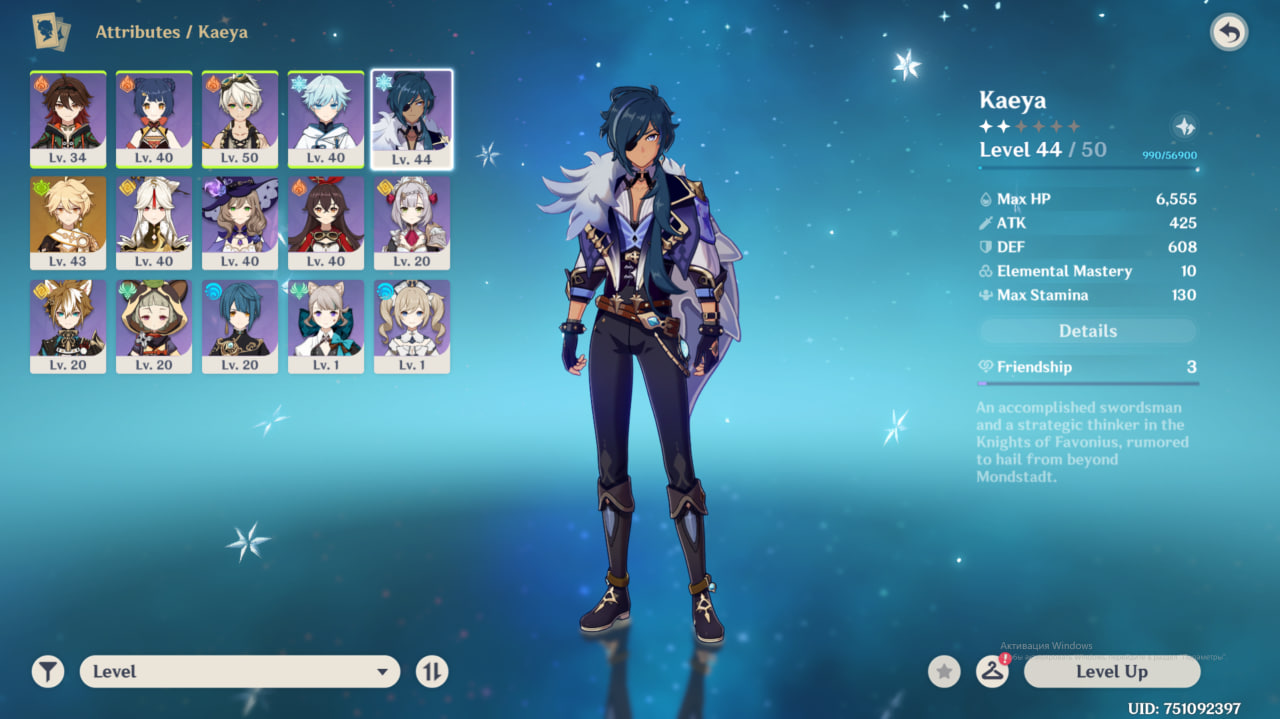The image size is (1280, 719).
Task: Go back using the return arrow button
Action: click(x=1229, y=33)
